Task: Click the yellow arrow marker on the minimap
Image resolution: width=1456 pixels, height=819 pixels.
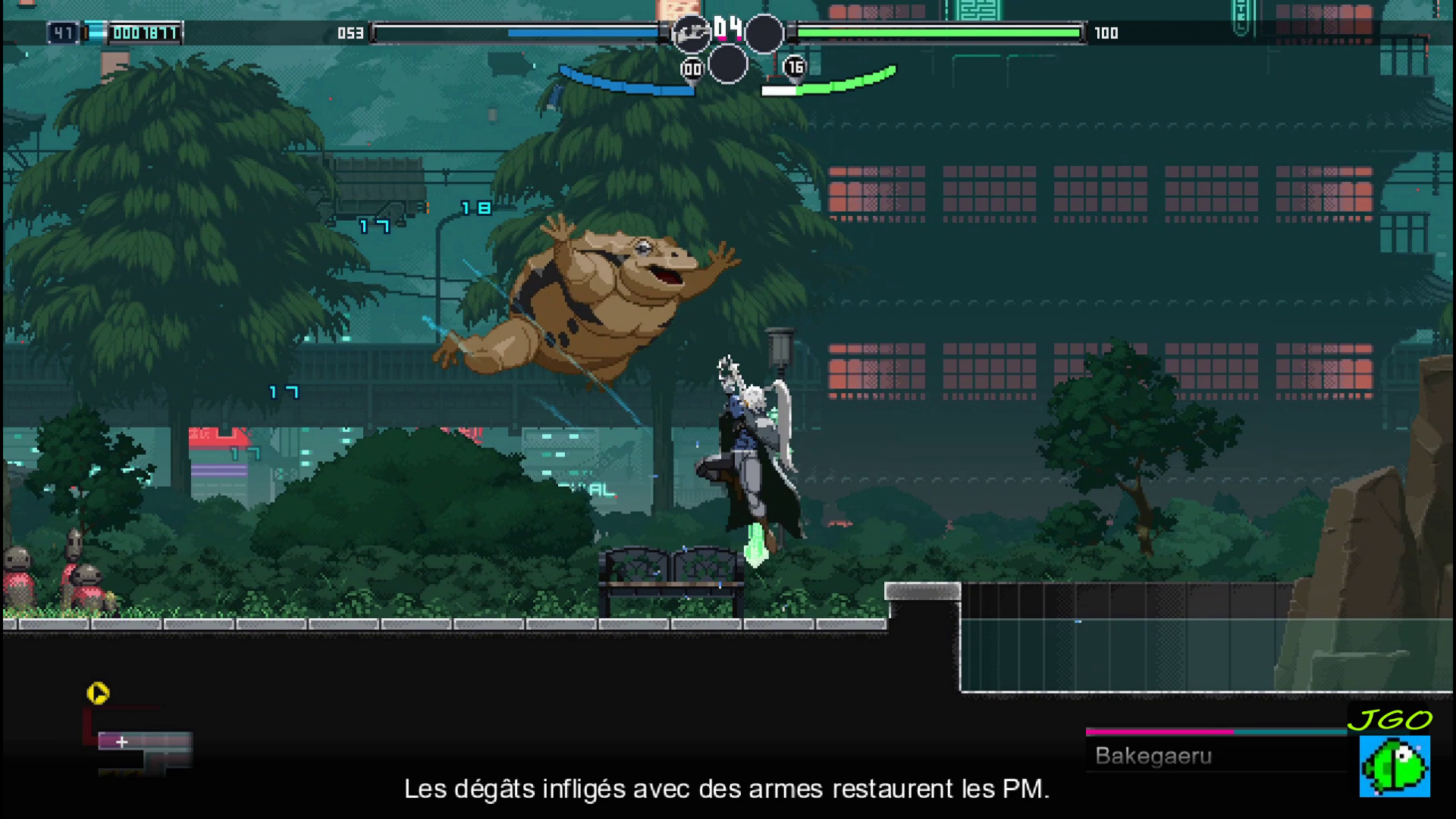Action: [x=98, y=693]
